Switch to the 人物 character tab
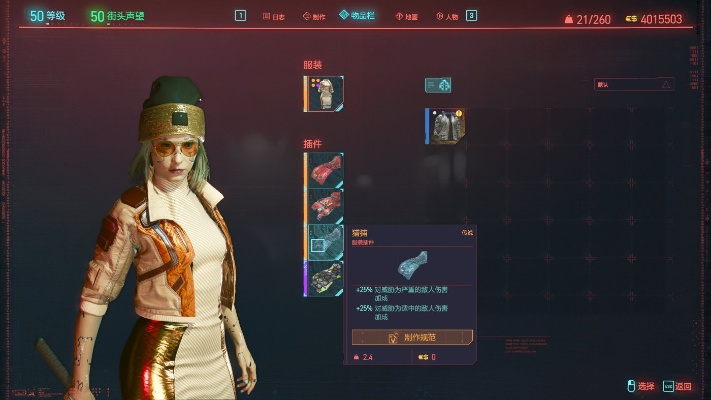 [446, 16]
